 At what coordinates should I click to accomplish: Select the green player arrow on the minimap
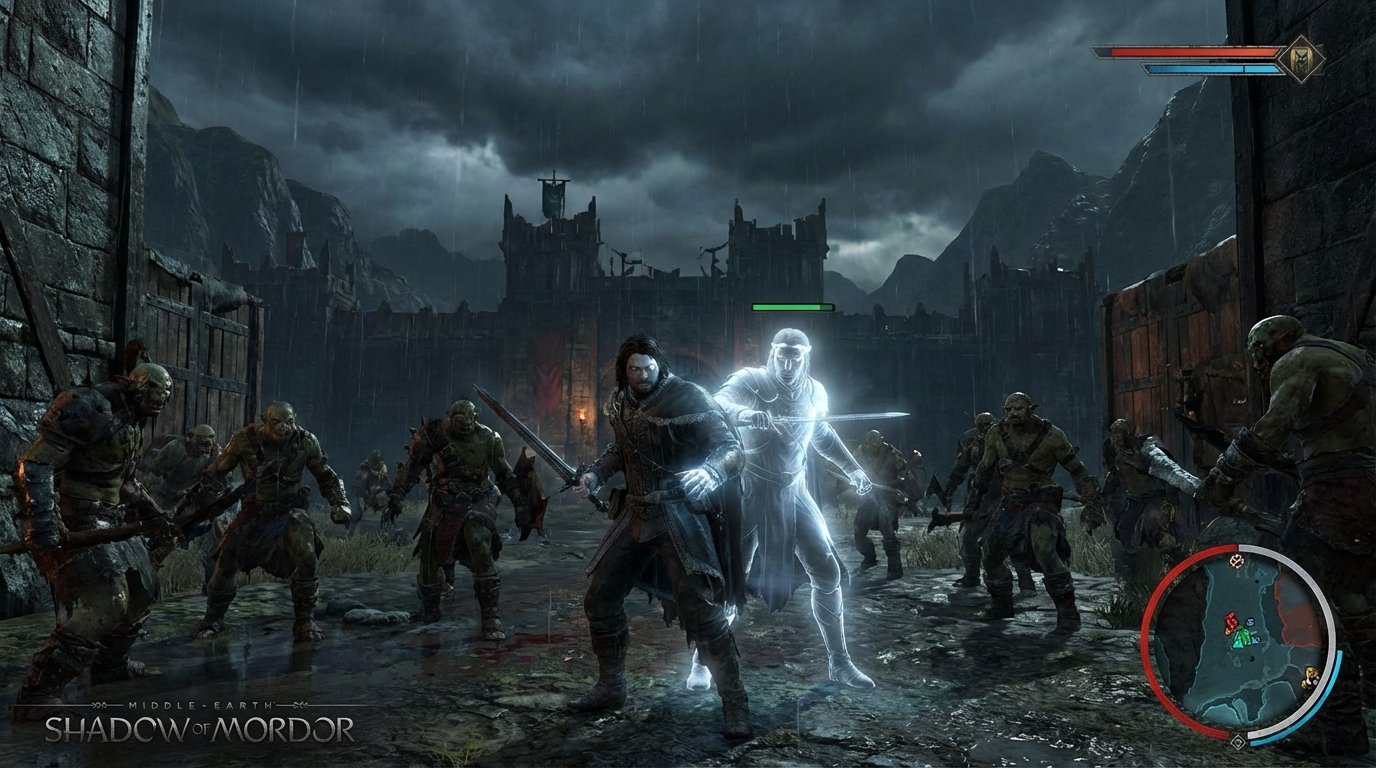click(1241, 637)
